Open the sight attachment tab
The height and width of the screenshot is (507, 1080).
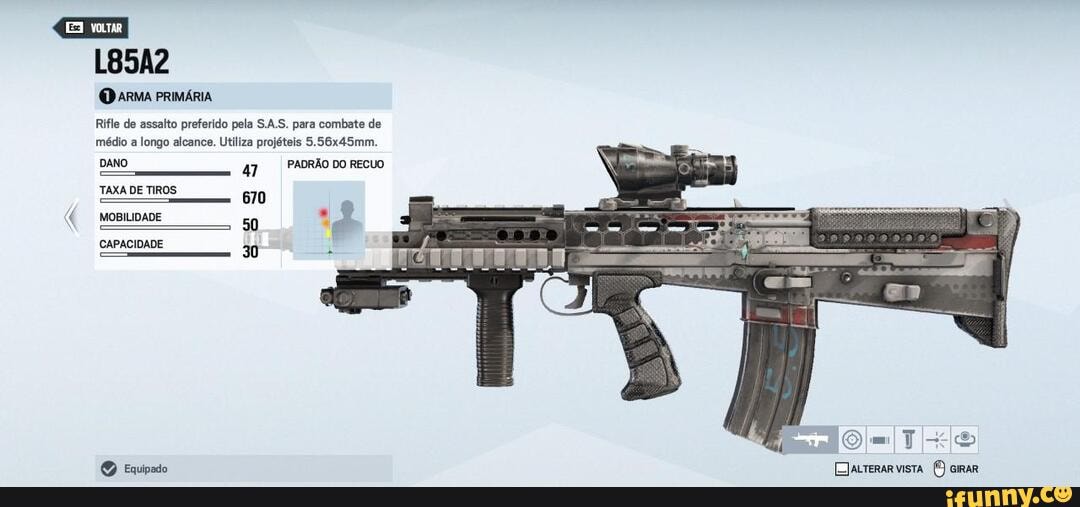tap(852, 440)
